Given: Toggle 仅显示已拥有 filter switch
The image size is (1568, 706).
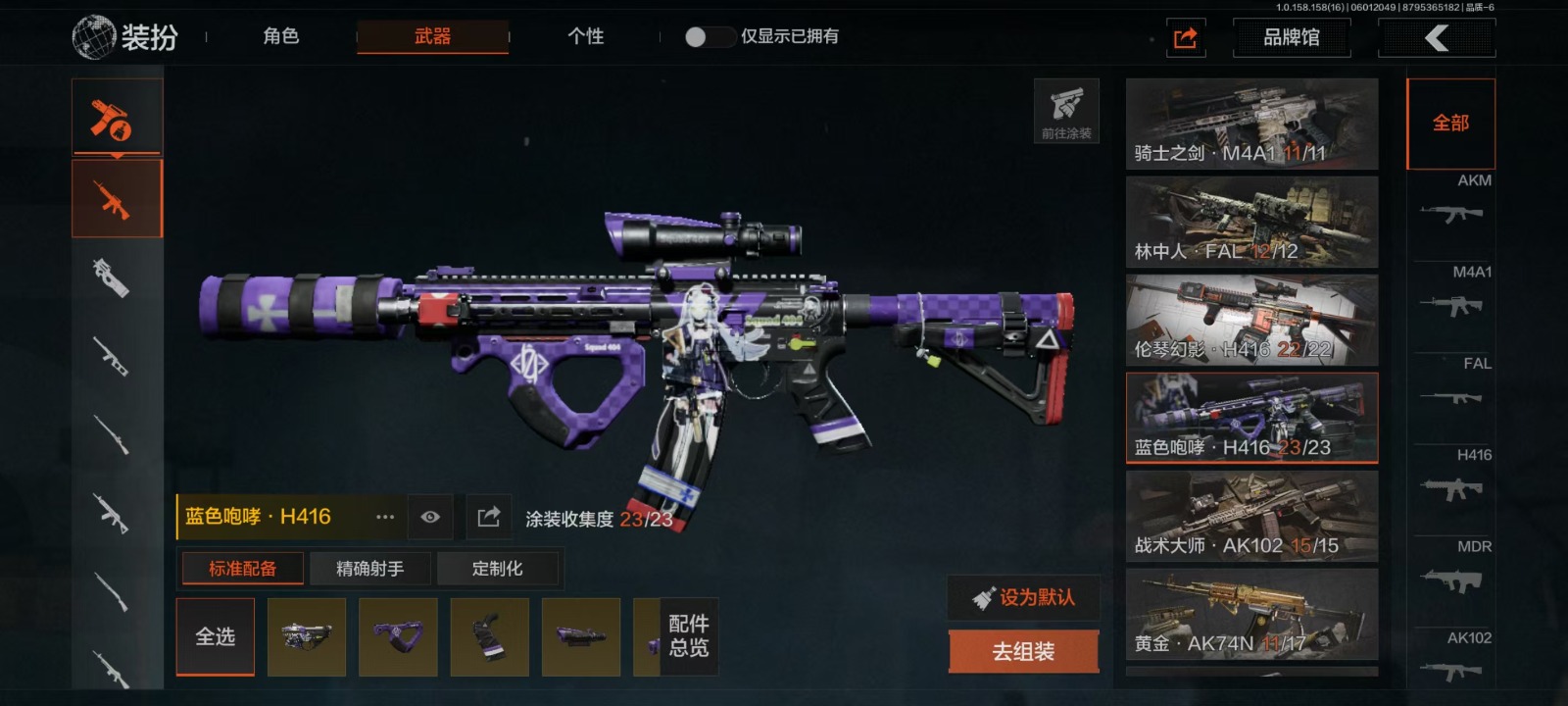Looking at the screenshot, I should [x=709, y=36].
